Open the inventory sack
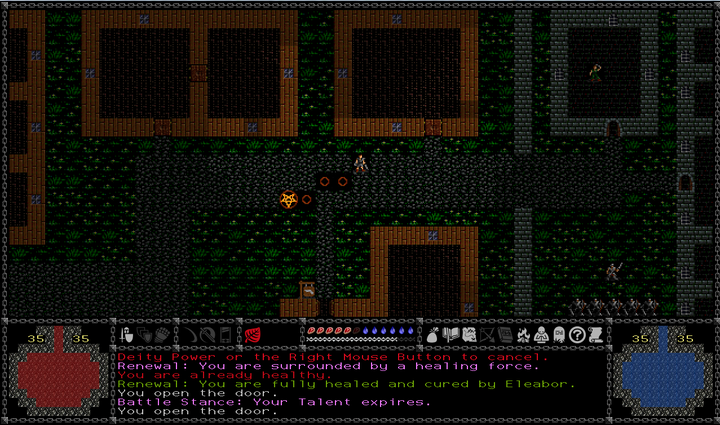Screen dimensions: 720x425 [433, 334]
